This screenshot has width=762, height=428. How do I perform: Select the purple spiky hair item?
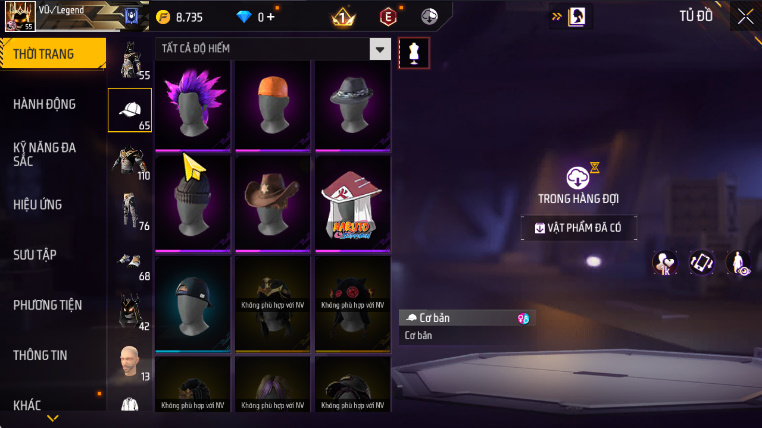[x=192, y=104]
